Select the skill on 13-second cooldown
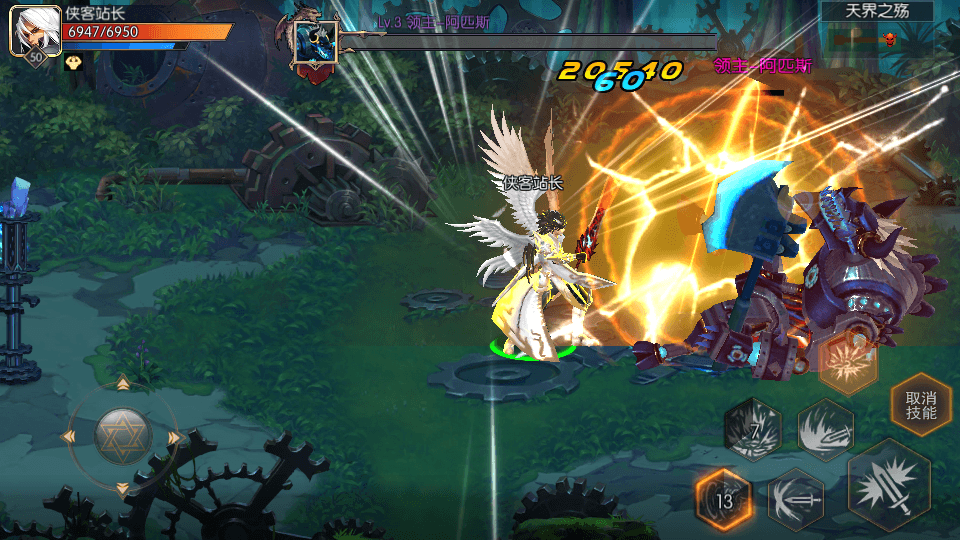Screen dimensions: 960x540 (x=724, y=497)
